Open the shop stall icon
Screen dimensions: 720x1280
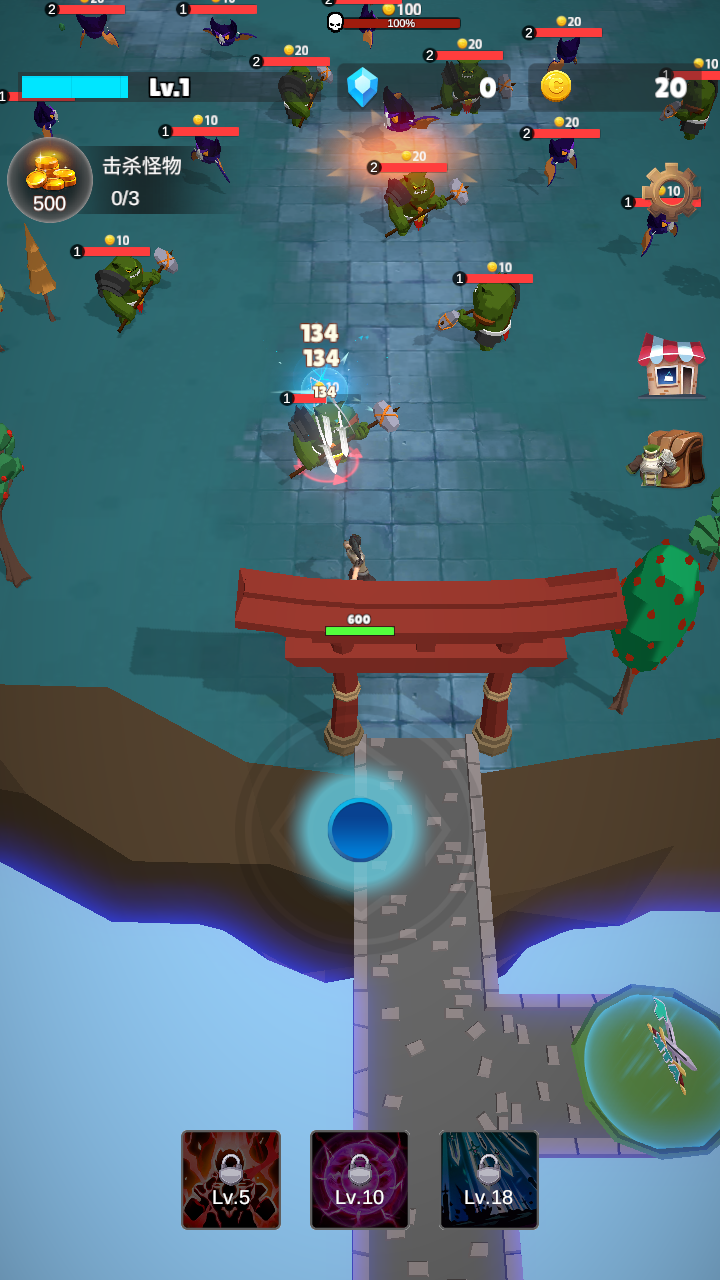coord(671,366)
